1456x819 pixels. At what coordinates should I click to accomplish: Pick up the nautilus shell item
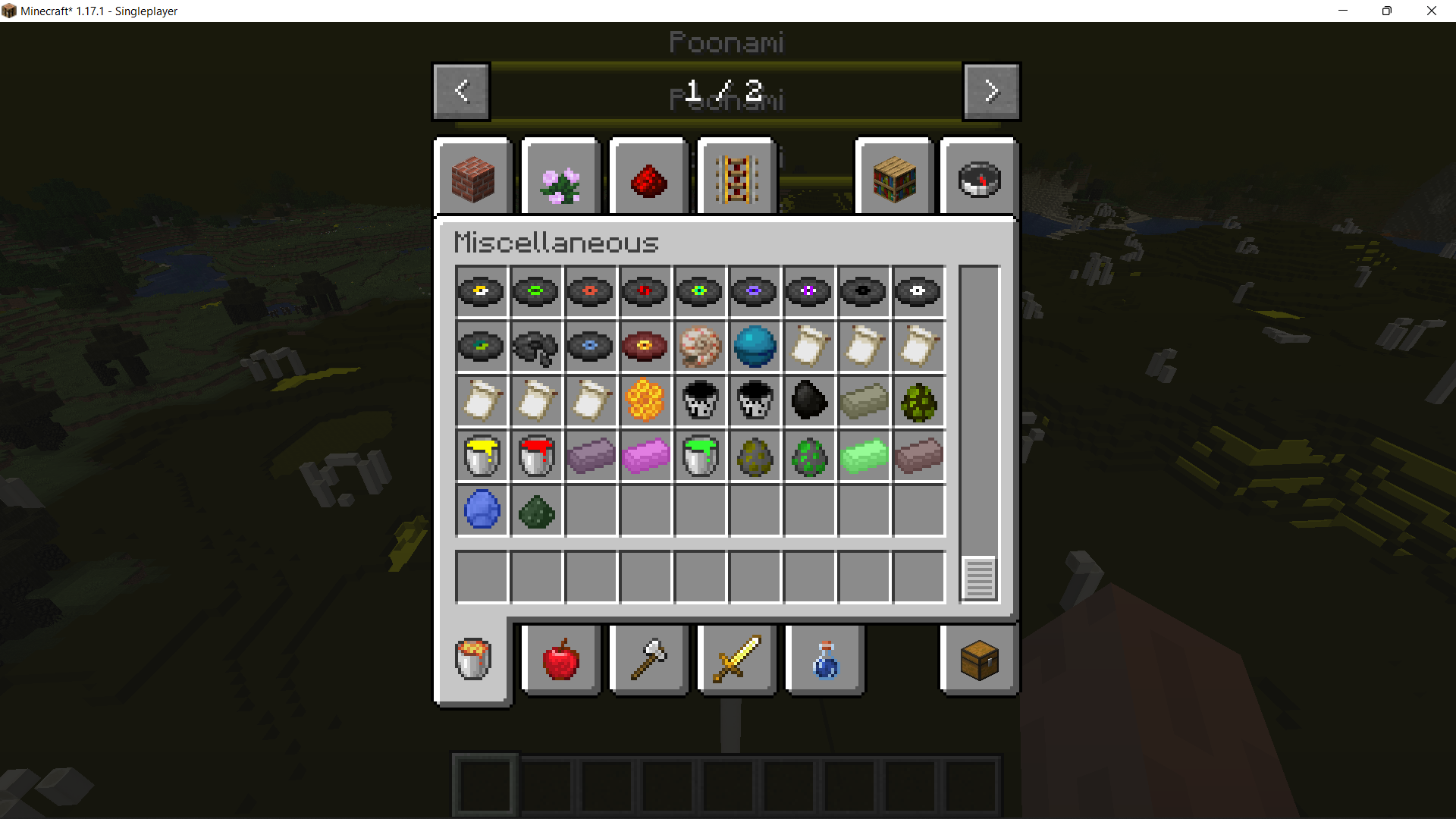[x=700, y=347]
